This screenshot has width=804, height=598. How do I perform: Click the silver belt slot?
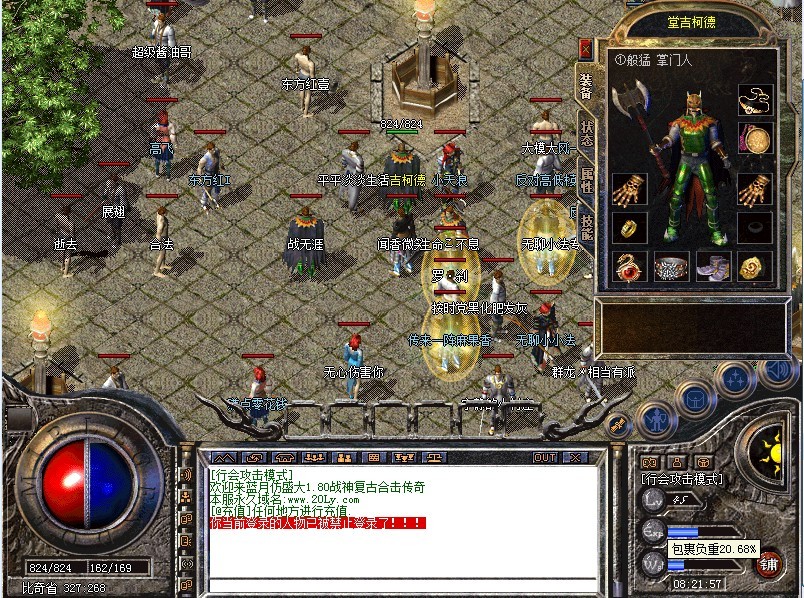pyautogui.click(x=672, y=267)
